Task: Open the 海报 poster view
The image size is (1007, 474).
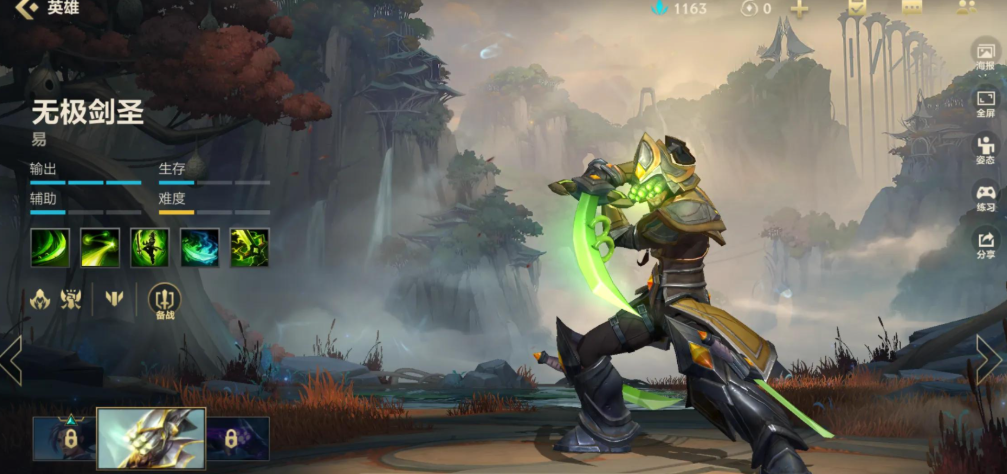Action: pos(985,54)
